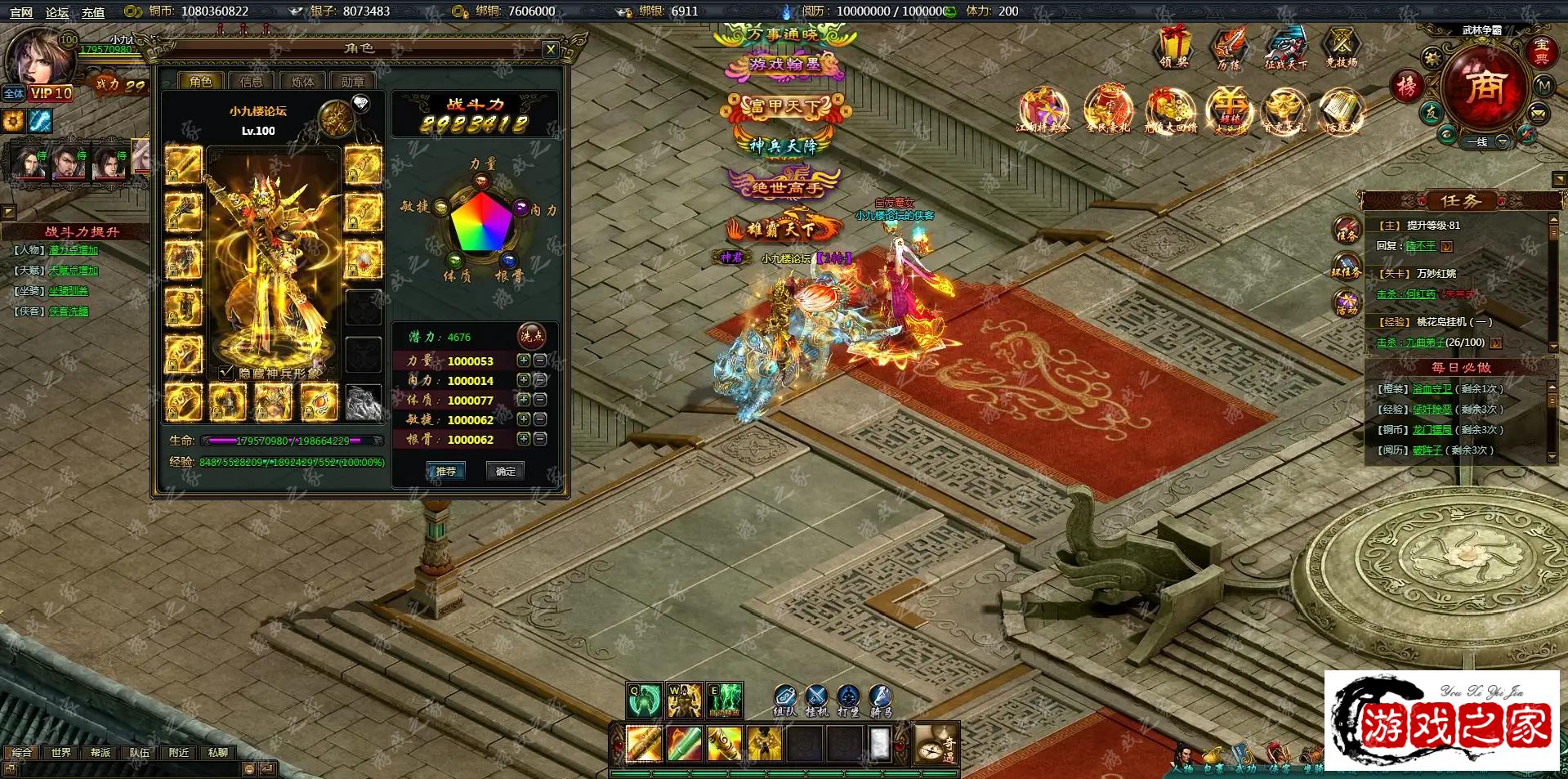This screenshot has height=779, width=1568.
Task: Confirm stats with the 确定 button
Action: point(506,471)
